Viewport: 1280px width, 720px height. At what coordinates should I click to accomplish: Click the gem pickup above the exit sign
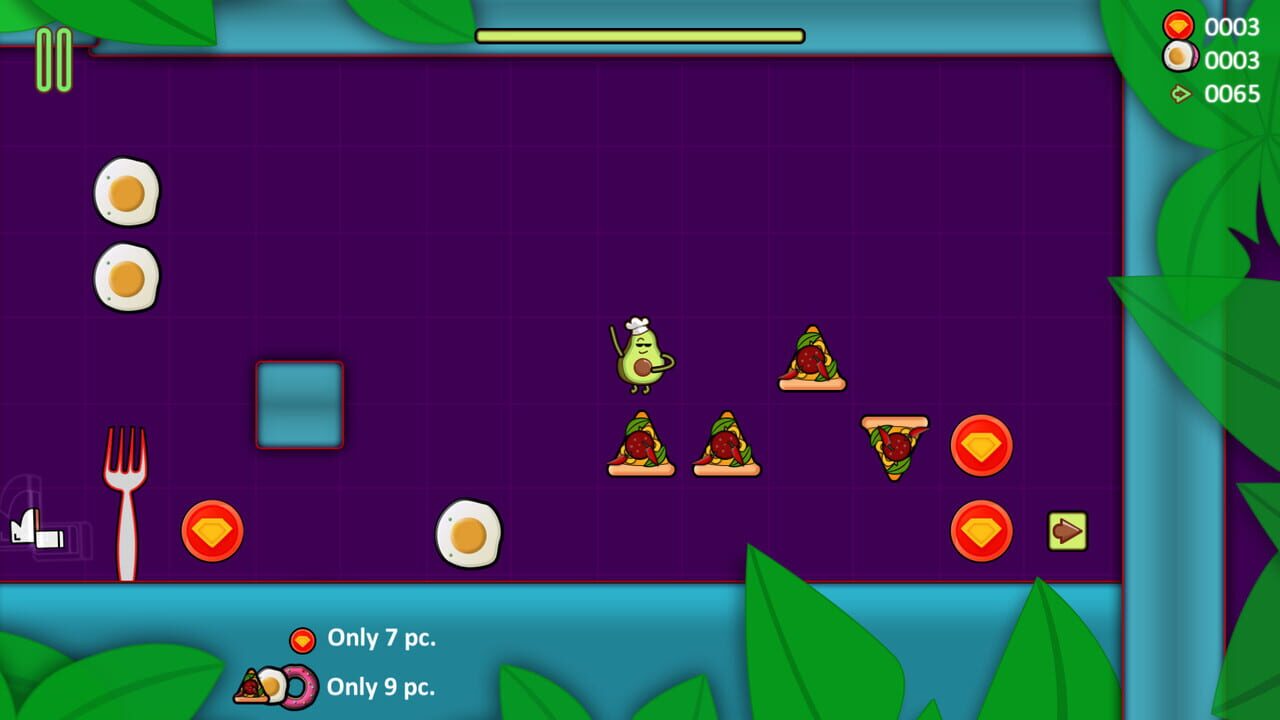[x=981, y=445]
